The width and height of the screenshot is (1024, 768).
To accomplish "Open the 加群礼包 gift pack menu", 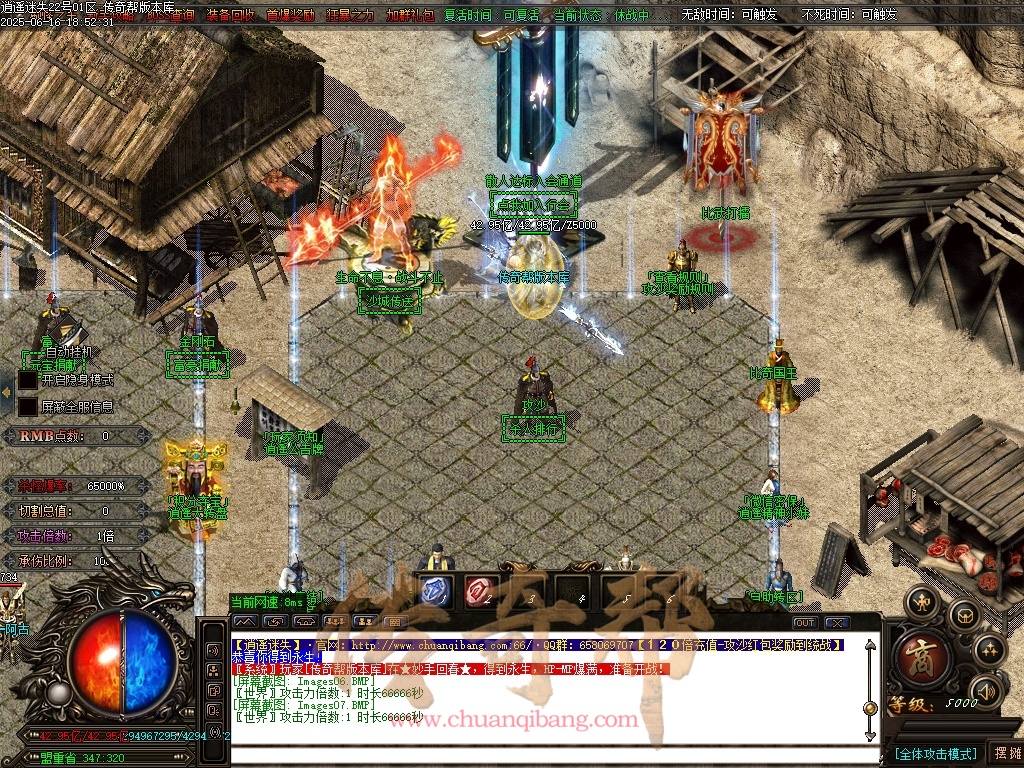I will pyautogui.click(x=410, y=15).
